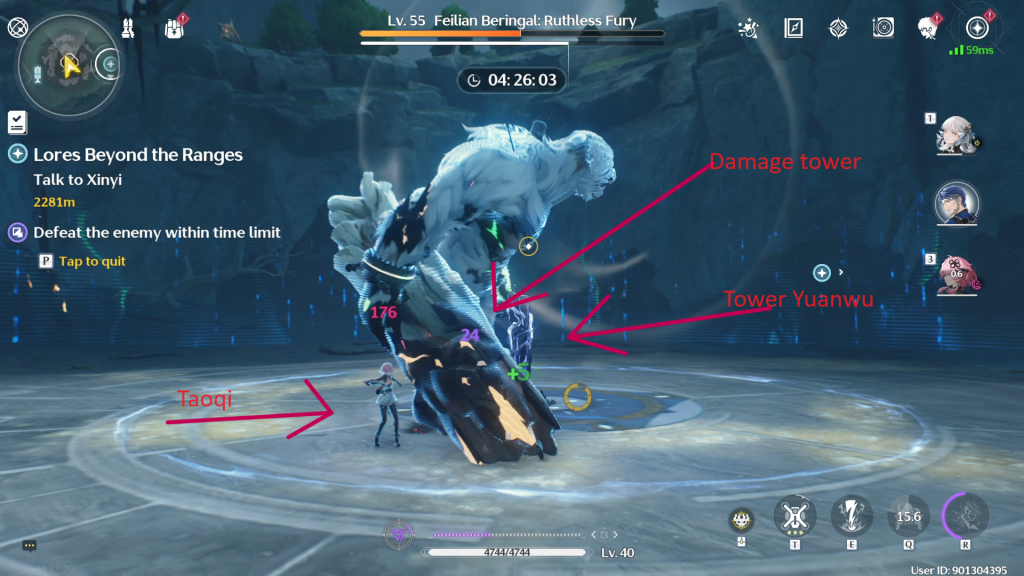Viewport: 1024px width, 576px height.
Task: Open the twin towers challenge icon
Action: coord(128,27)
